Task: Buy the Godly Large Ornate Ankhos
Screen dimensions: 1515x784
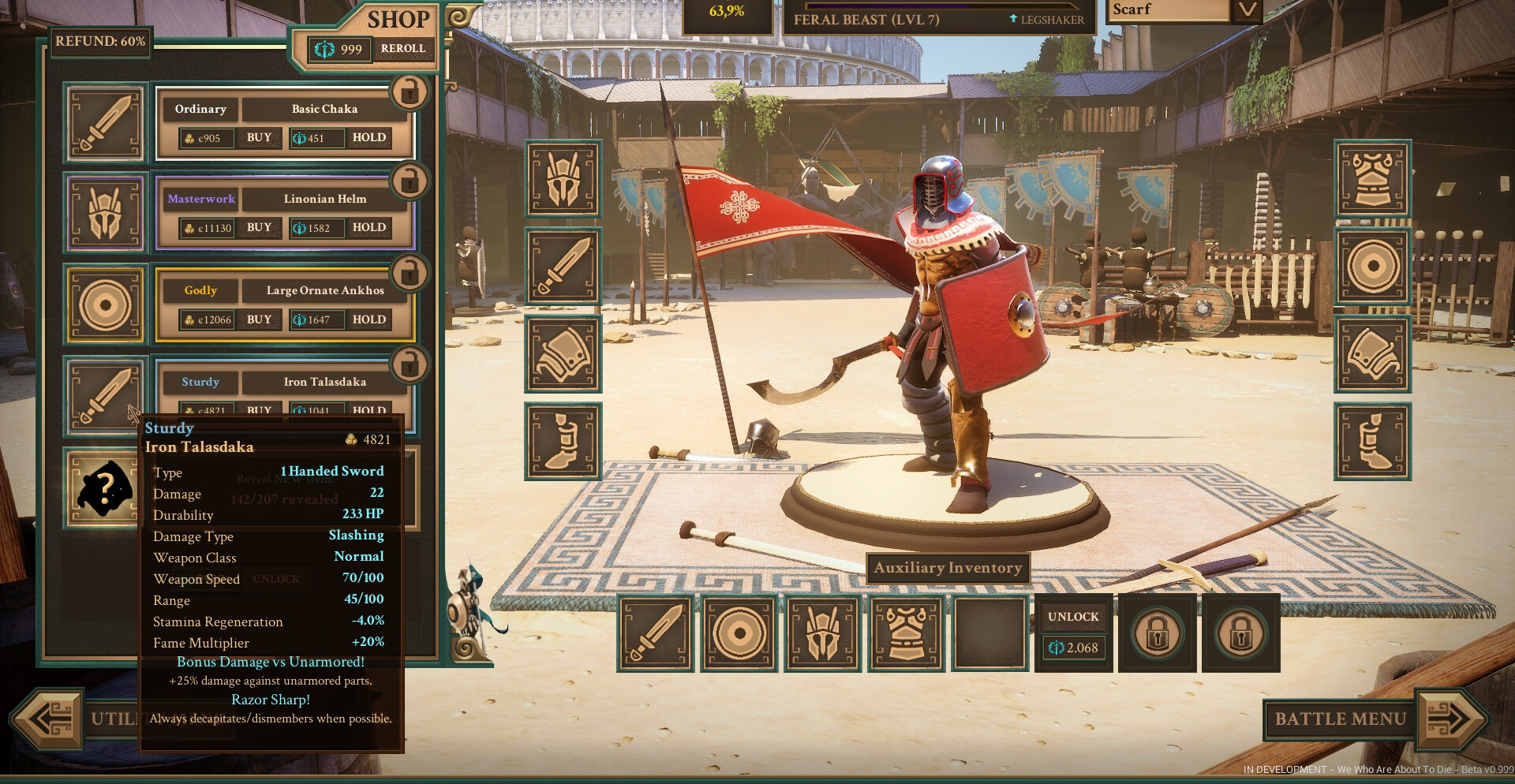Action: coord(259,319)
